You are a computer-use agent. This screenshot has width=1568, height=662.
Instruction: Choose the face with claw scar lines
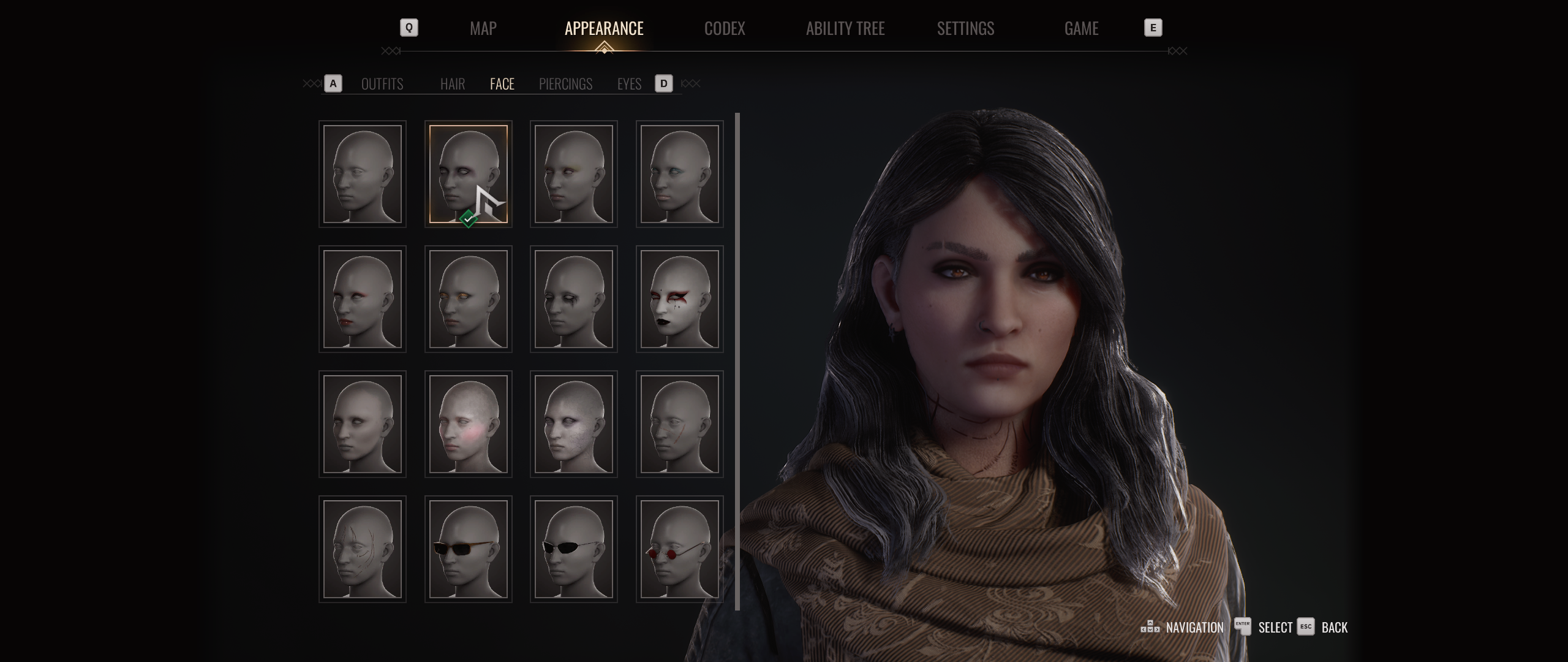(362, 549)
